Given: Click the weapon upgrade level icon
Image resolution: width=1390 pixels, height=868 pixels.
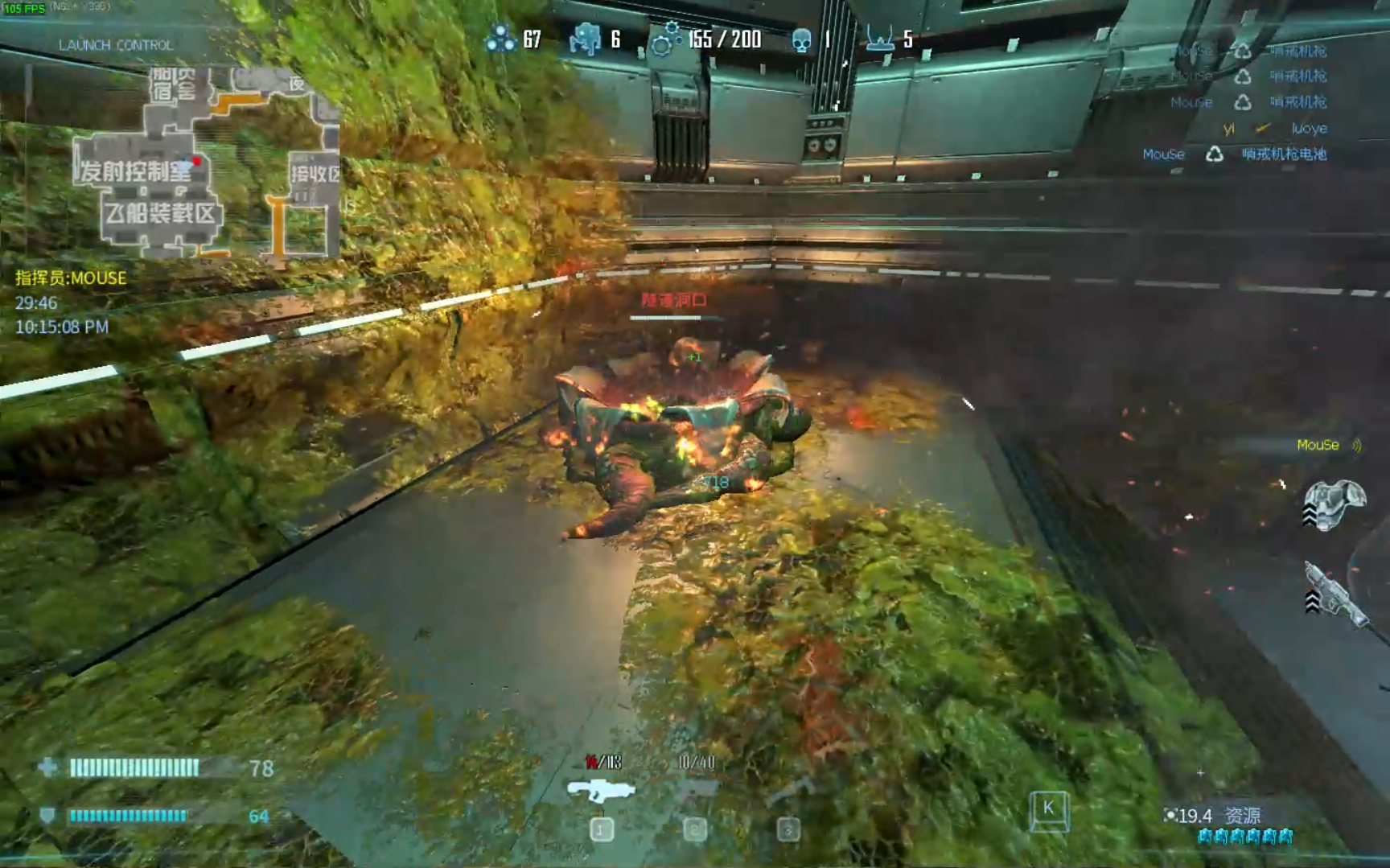Looking at the screenshot, I should click(1334, 595).
